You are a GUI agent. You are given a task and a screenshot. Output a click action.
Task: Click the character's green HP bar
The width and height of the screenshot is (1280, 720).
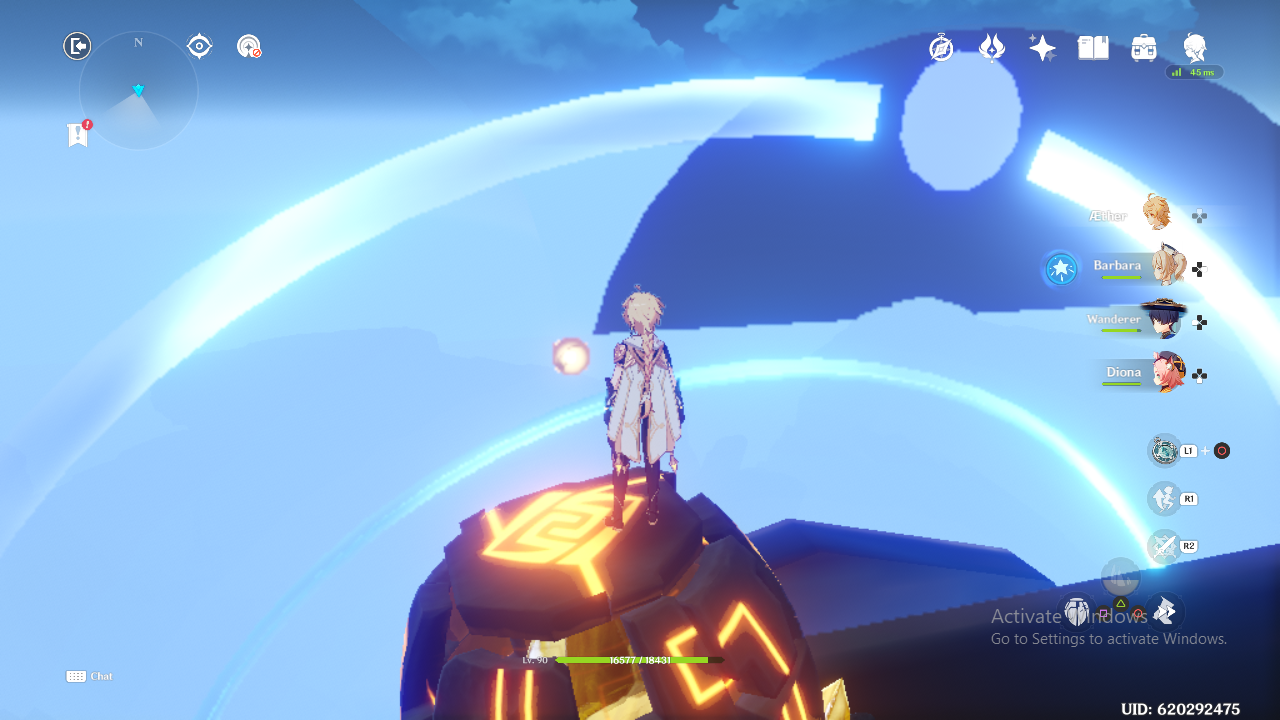click(x=633, y=660)
